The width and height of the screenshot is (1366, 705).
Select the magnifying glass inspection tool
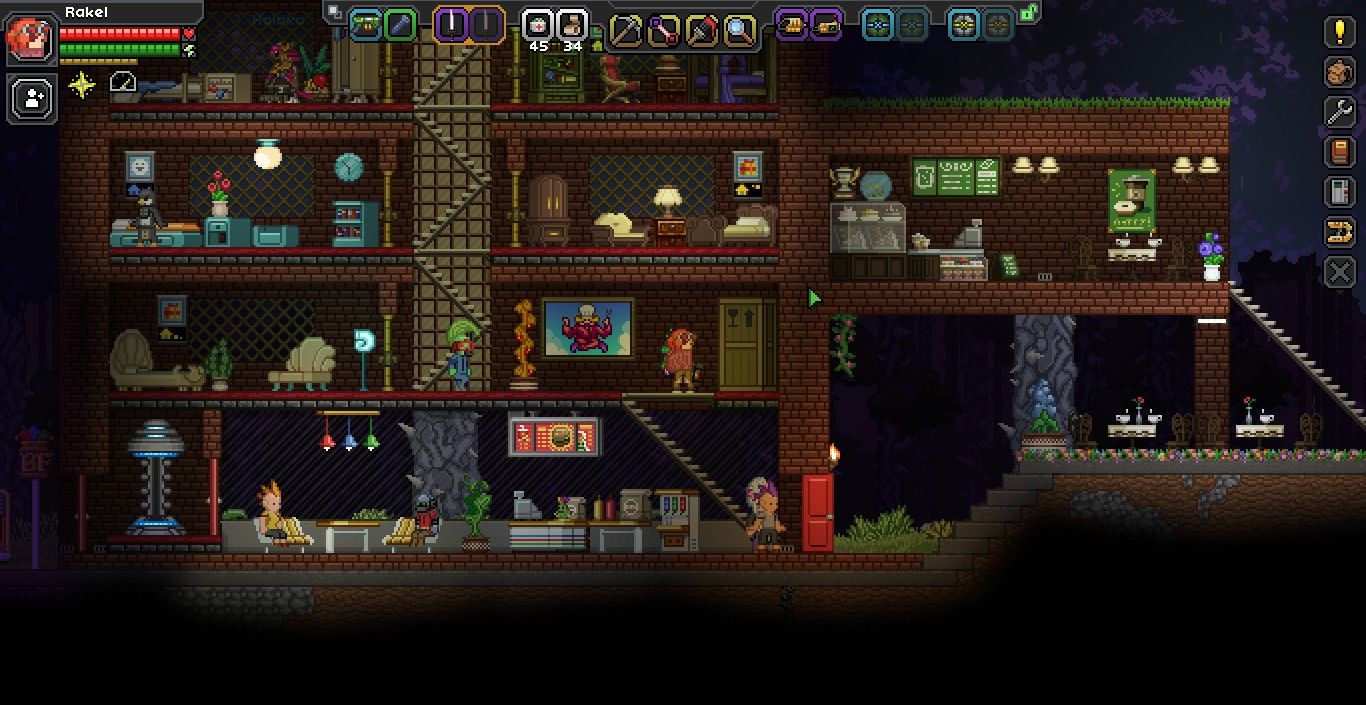739,29
